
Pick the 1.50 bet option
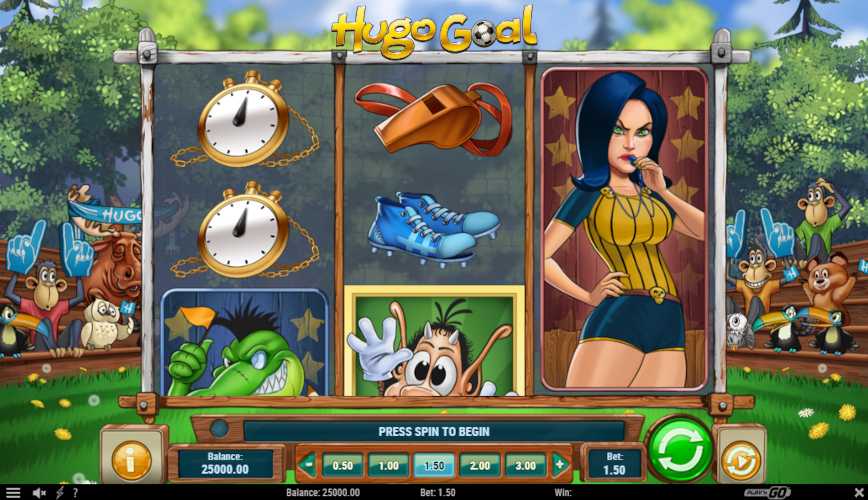point(434,465)
